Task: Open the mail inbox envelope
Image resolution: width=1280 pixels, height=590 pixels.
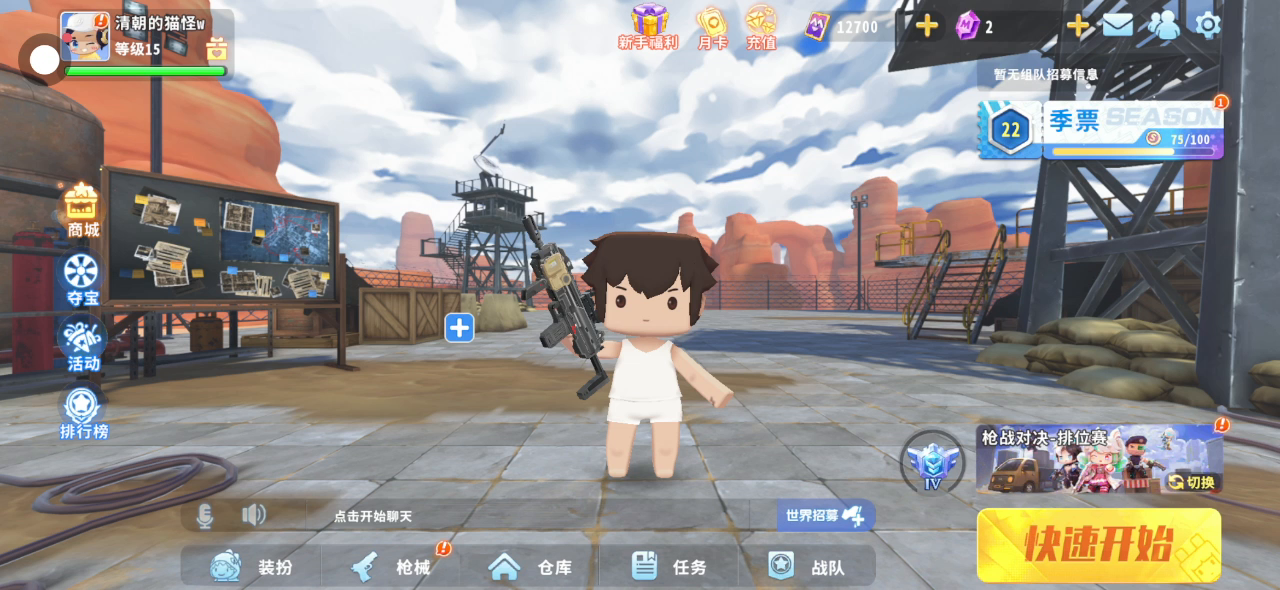Action: (1117, 25)
